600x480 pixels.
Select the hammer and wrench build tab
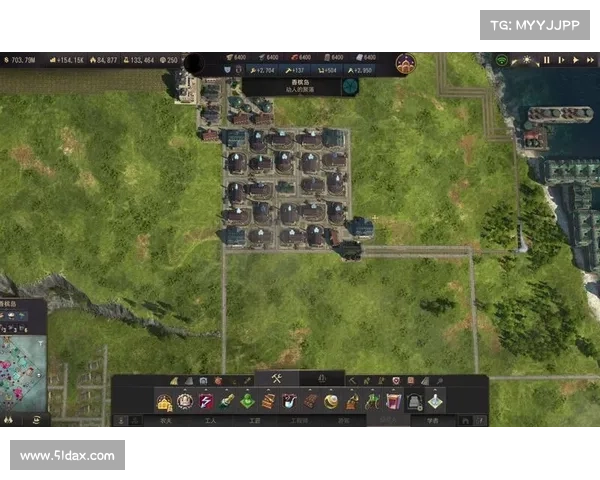tap(278, 378)
